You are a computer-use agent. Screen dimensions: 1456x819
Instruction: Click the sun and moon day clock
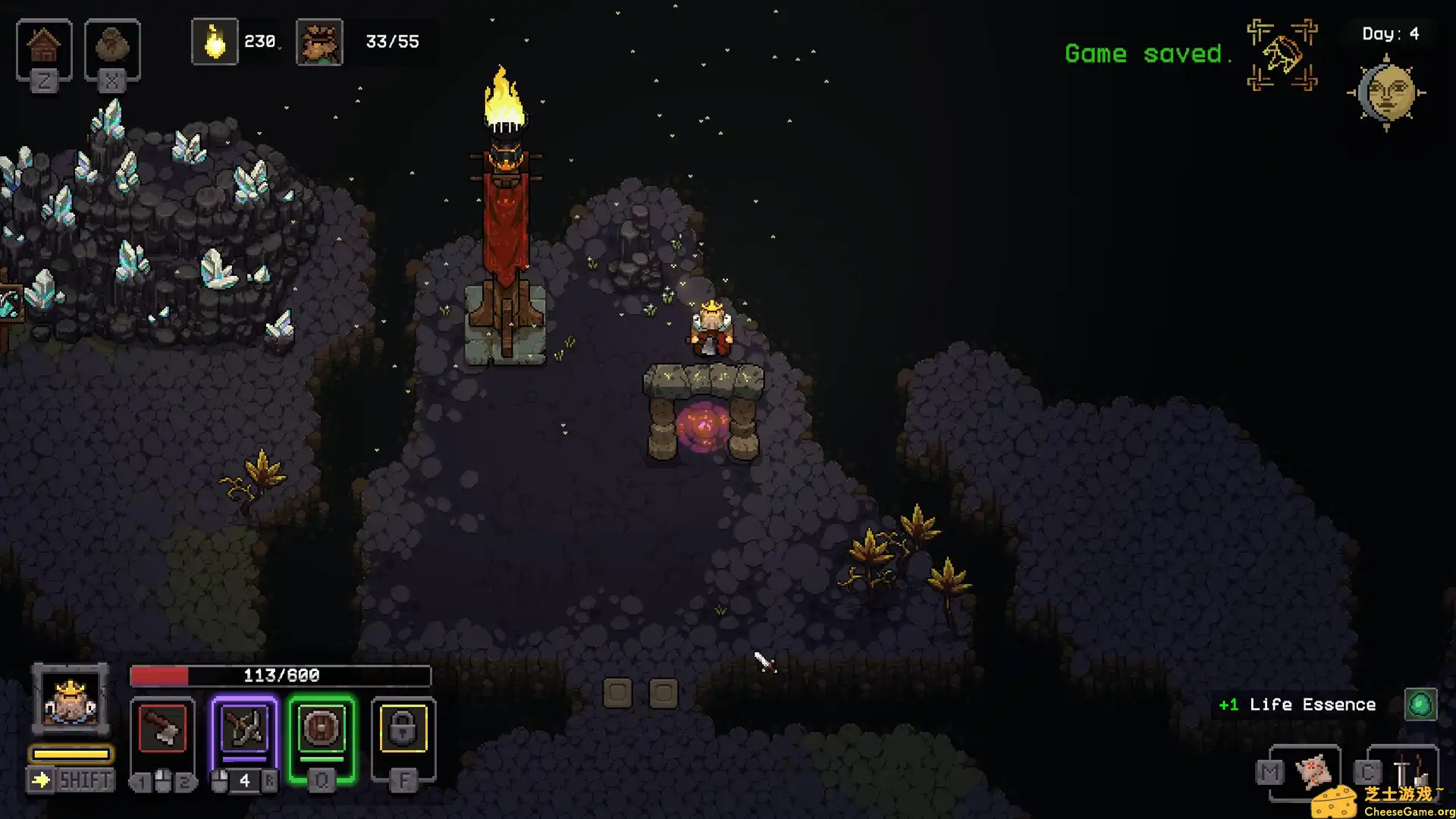(1387, 93)
